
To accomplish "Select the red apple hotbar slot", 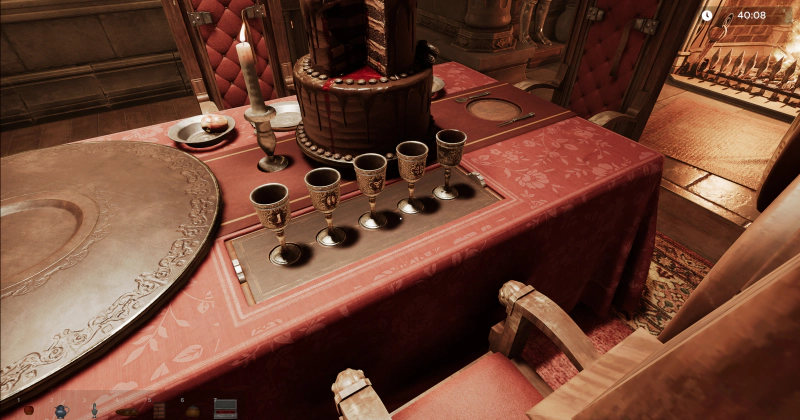I will tap(28, 409).
